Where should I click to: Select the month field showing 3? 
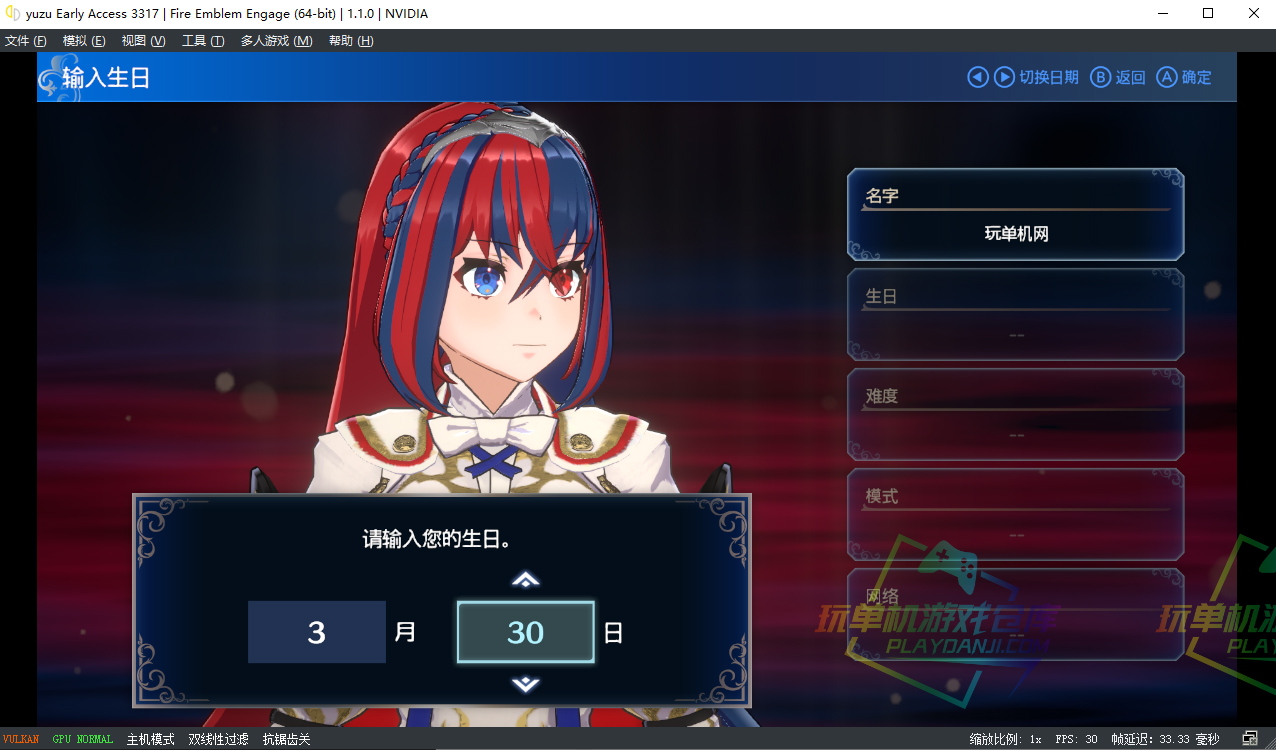pyautogui.click(x=317, y=632)
